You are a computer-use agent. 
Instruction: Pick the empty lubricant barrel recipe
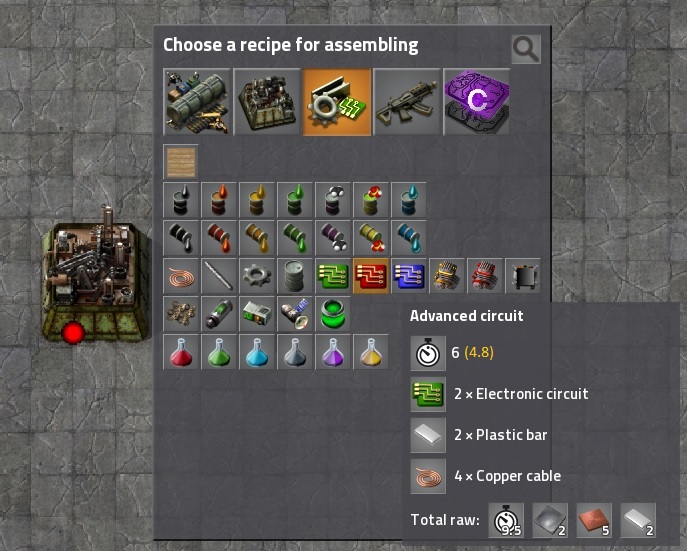tap(295, 238)
